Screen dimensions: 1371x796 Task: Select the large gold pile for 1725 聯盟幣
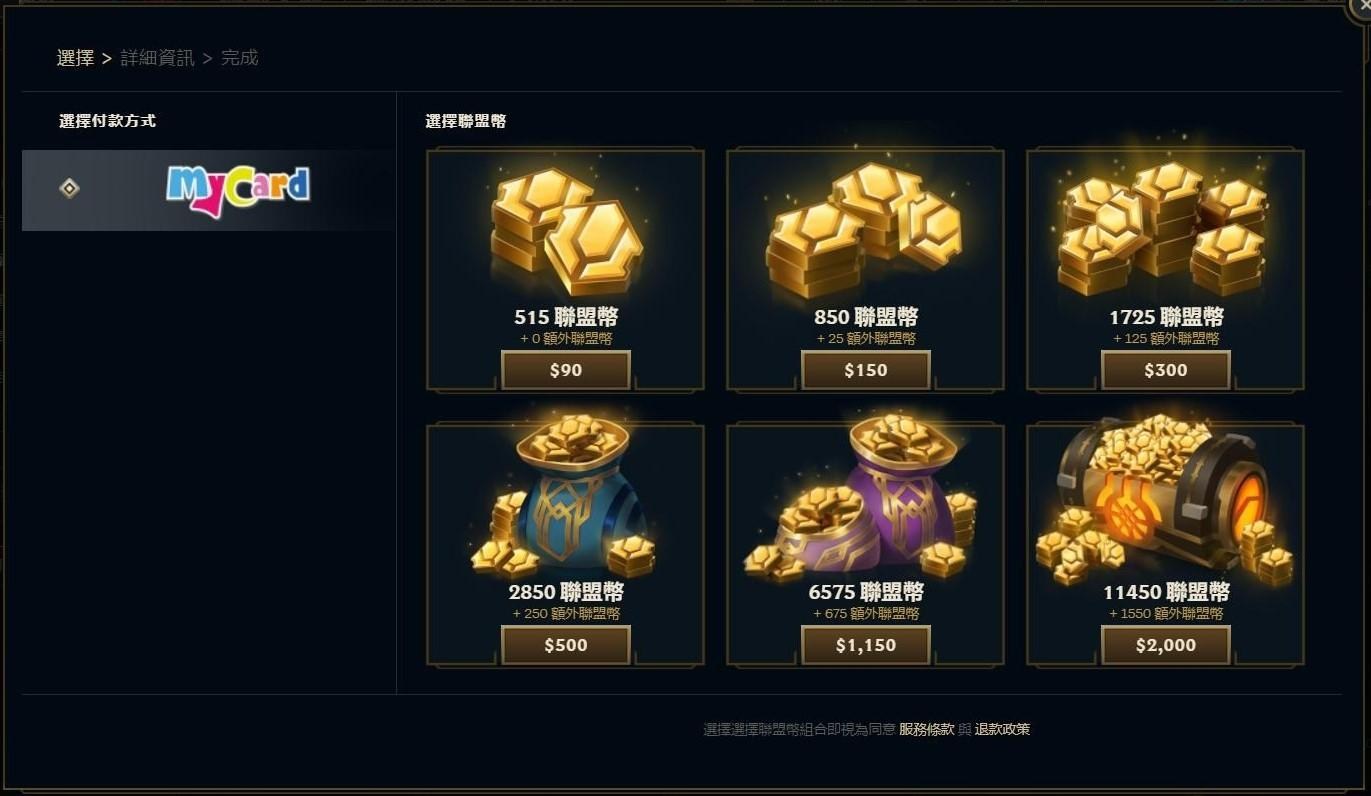coord(1165,225)
